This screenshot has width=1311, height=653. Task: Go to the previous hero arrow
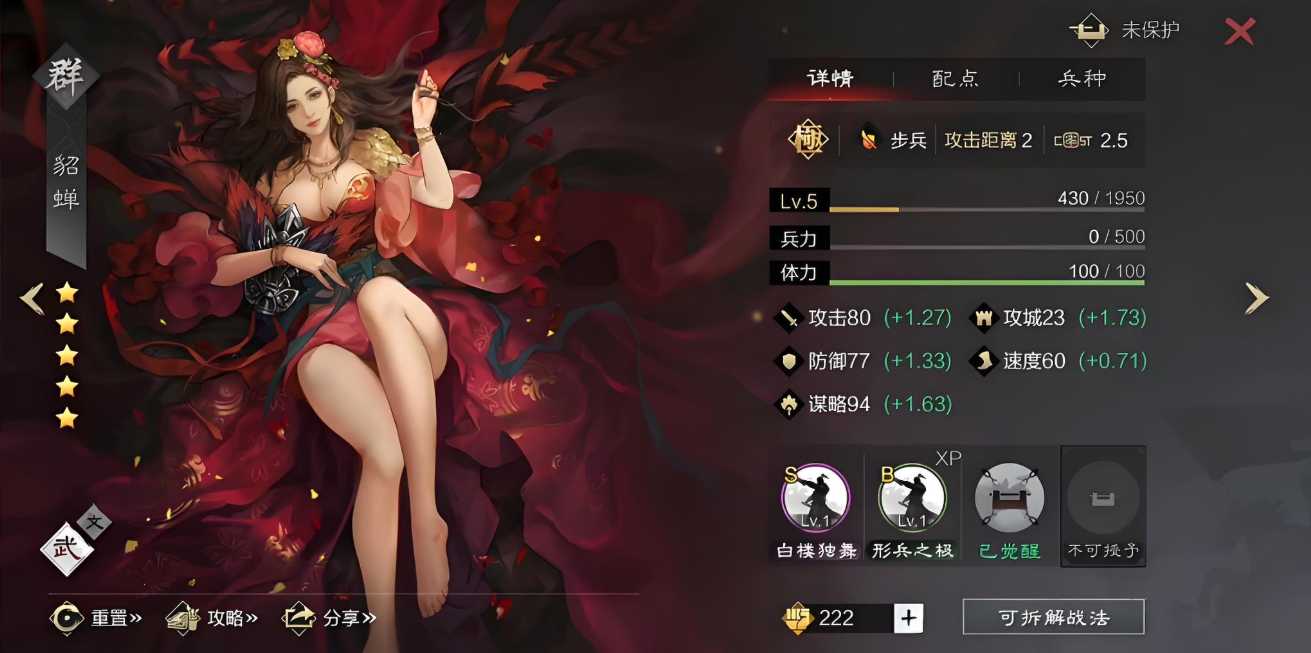(32, 298)
